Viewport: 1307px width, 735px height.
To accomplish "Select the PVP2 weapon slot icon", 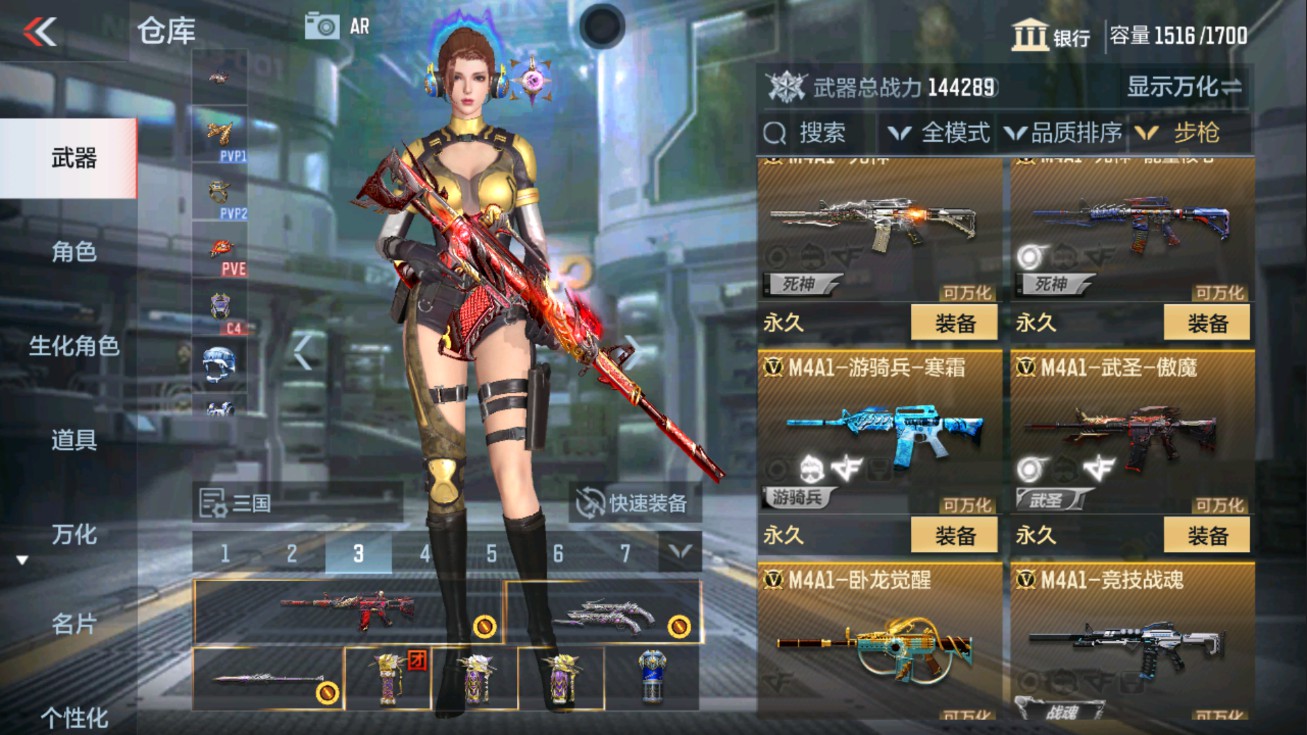I will point(221,189).
